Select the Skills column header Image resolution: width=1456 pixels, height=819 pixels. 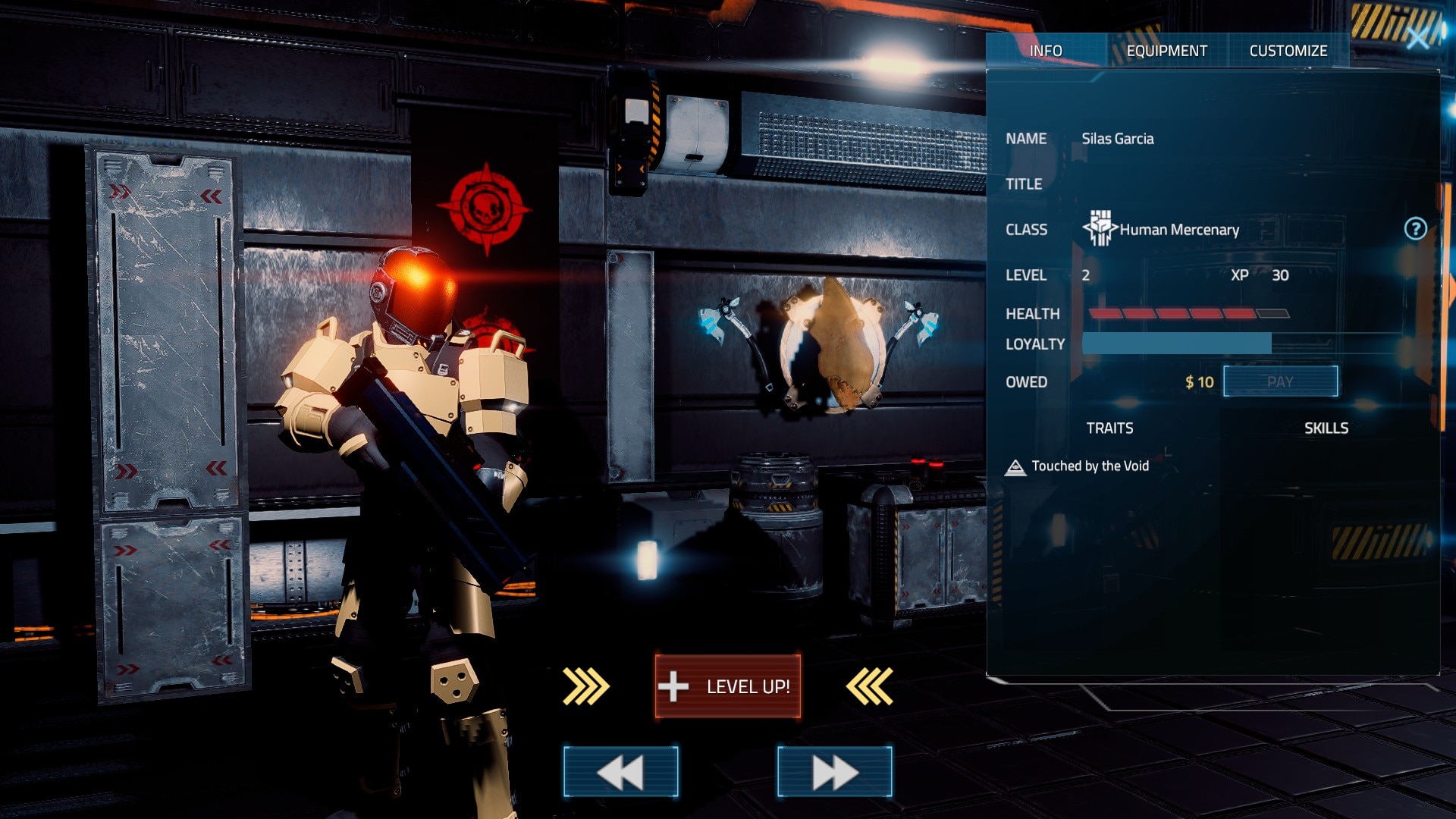click(1326, 428)
